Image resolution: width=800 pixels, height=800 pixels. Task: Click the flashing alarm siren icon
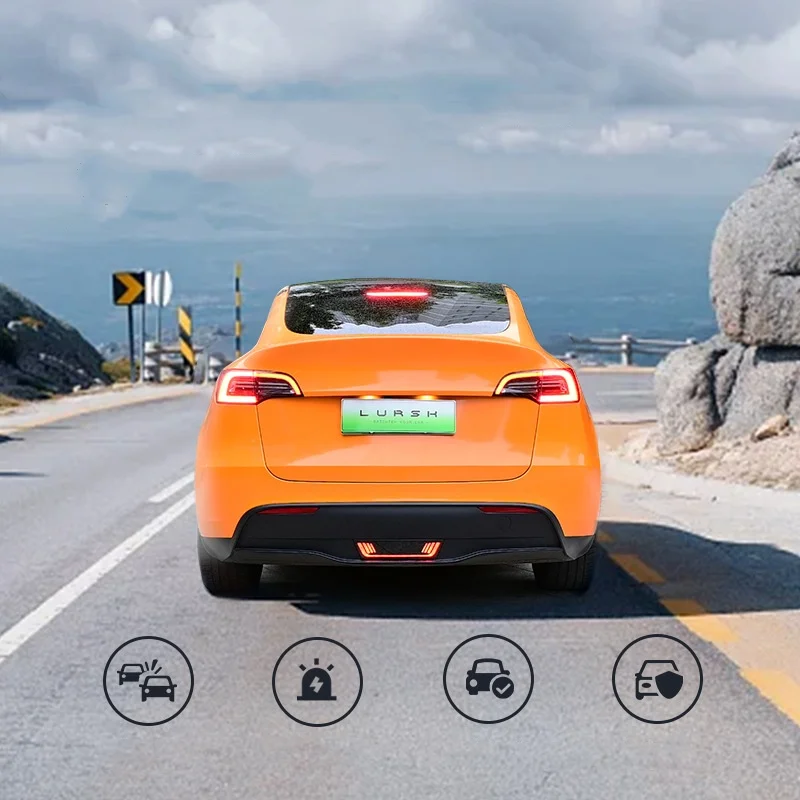click(317, 681)
